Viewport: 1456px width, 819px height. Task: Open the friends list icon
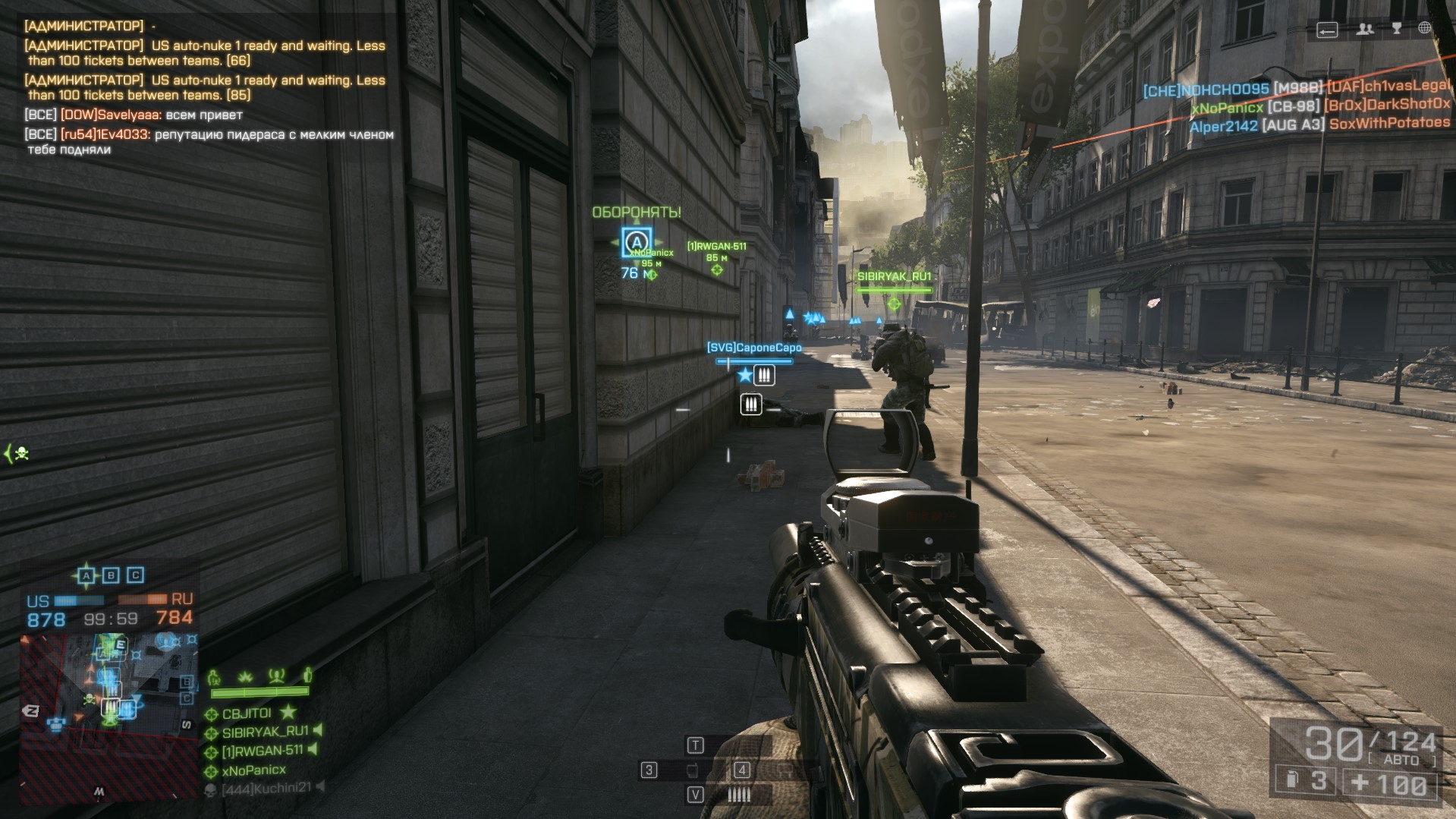click(x=1365, y=29)
